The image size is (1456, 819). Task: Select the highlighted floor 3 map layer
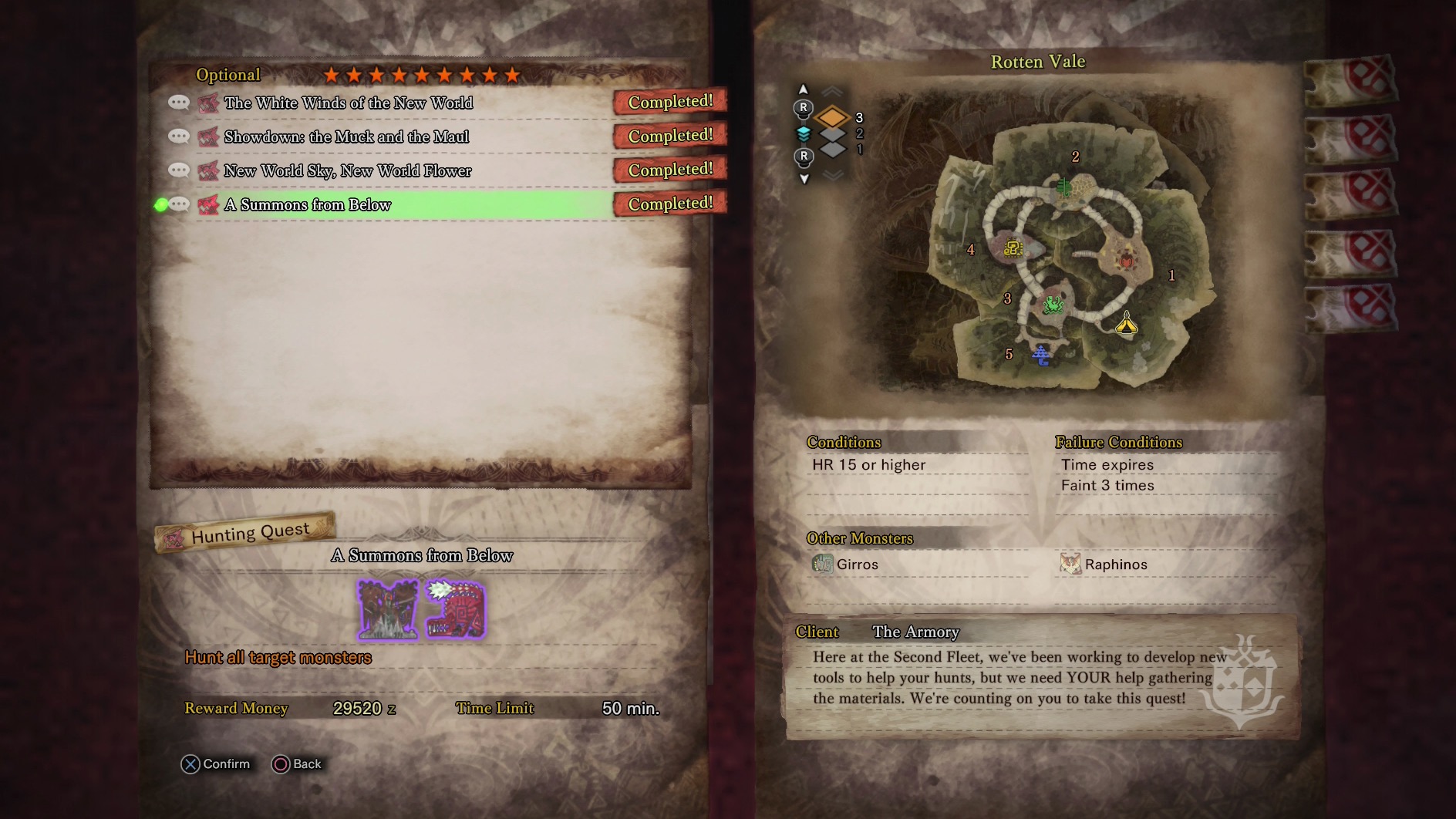tap(833, 118)
